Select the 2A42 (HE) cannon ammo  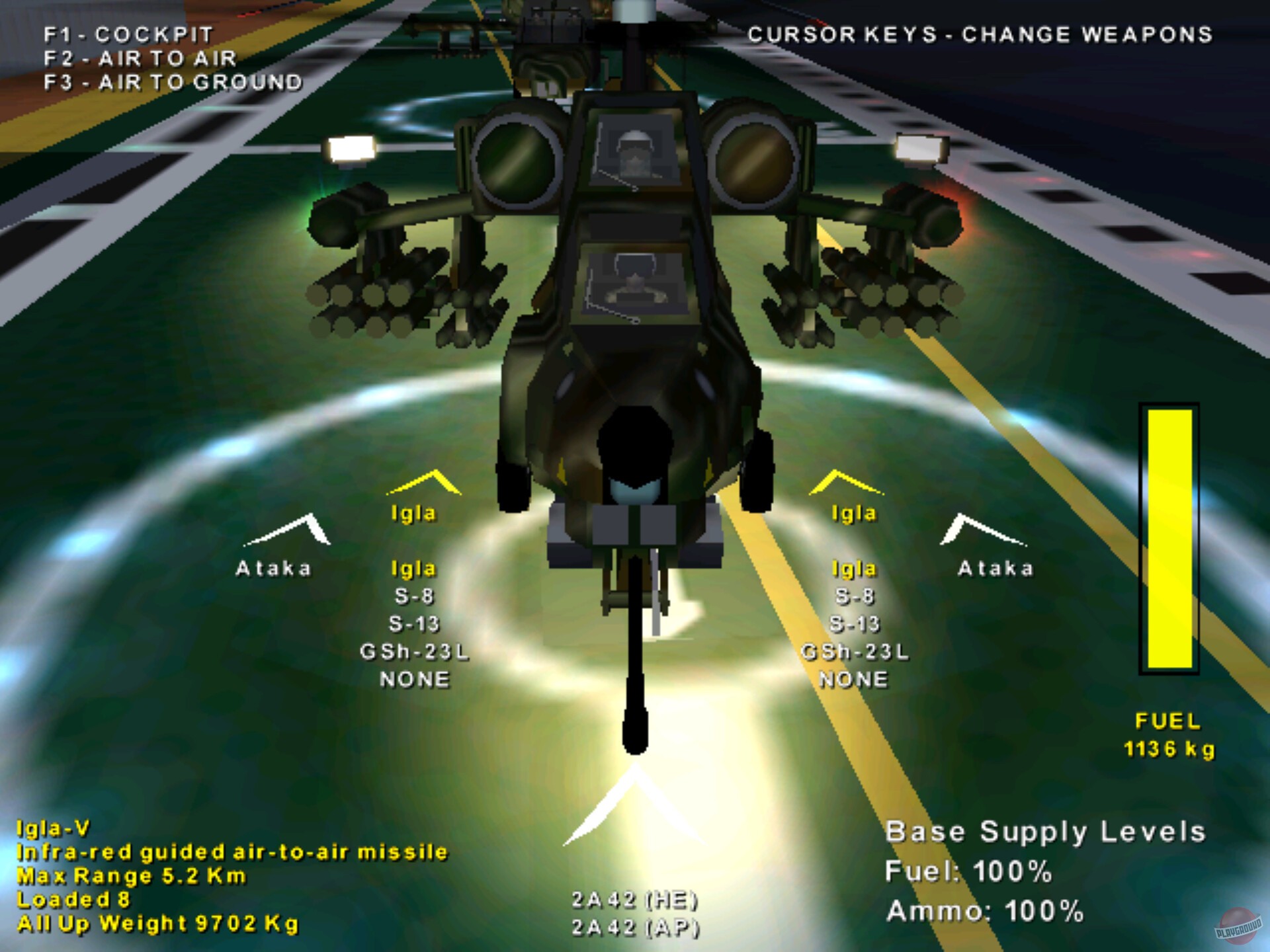pyautogui.click(x=634, y=898)
